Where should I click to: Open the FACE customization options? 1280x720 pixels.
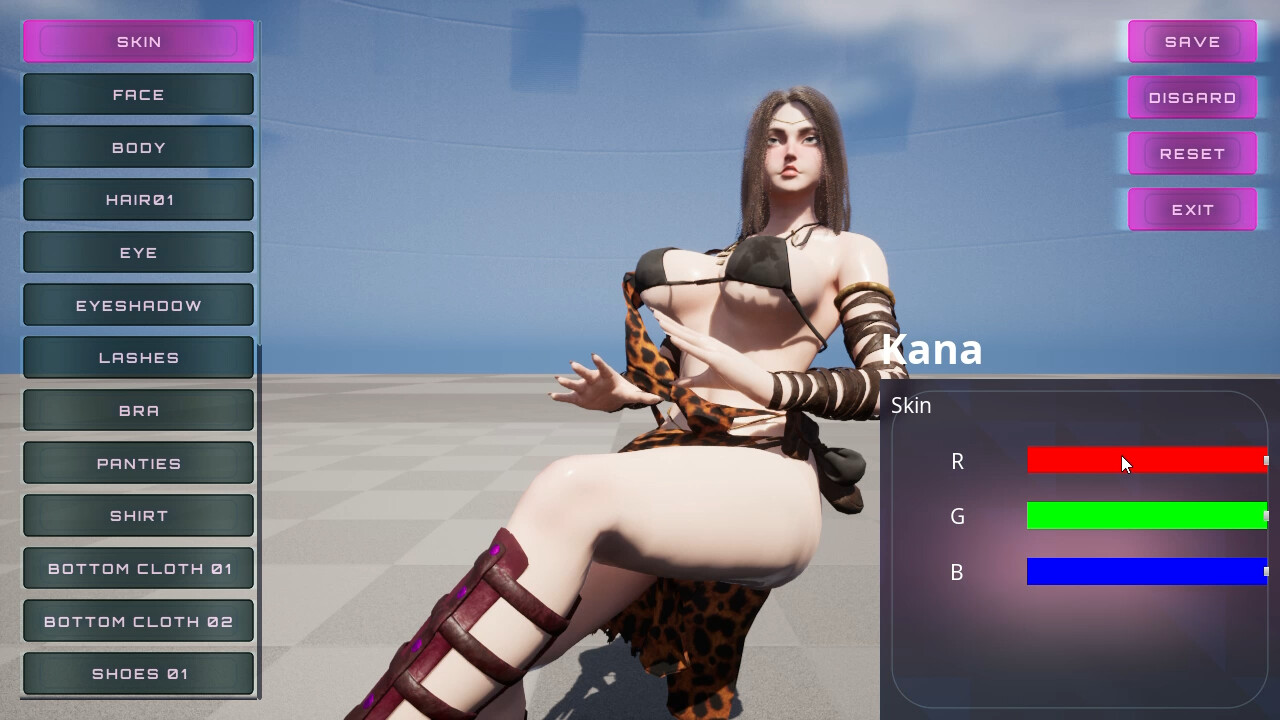point(138,94)
